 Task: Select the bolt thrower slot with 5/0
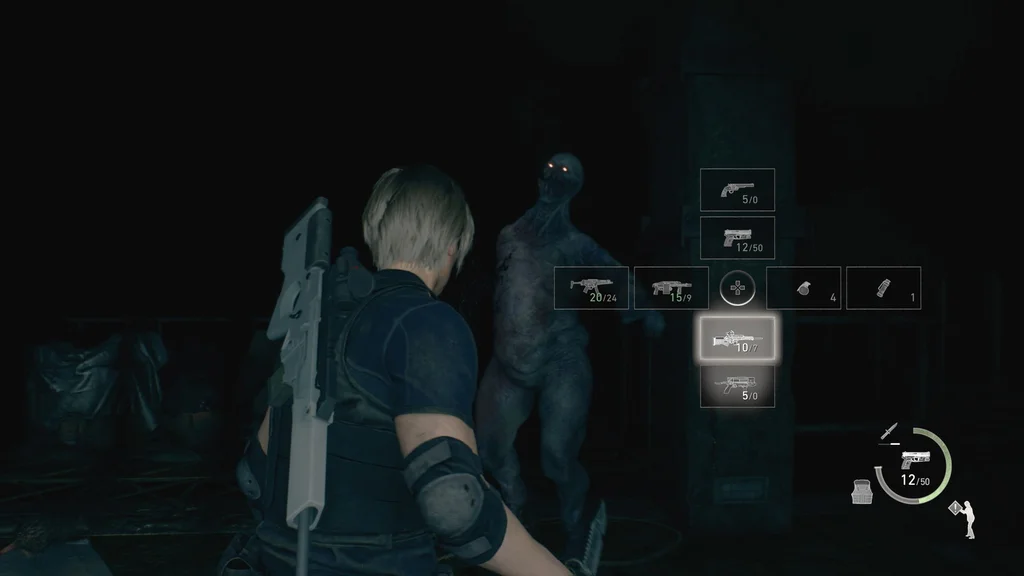[737, 386]
